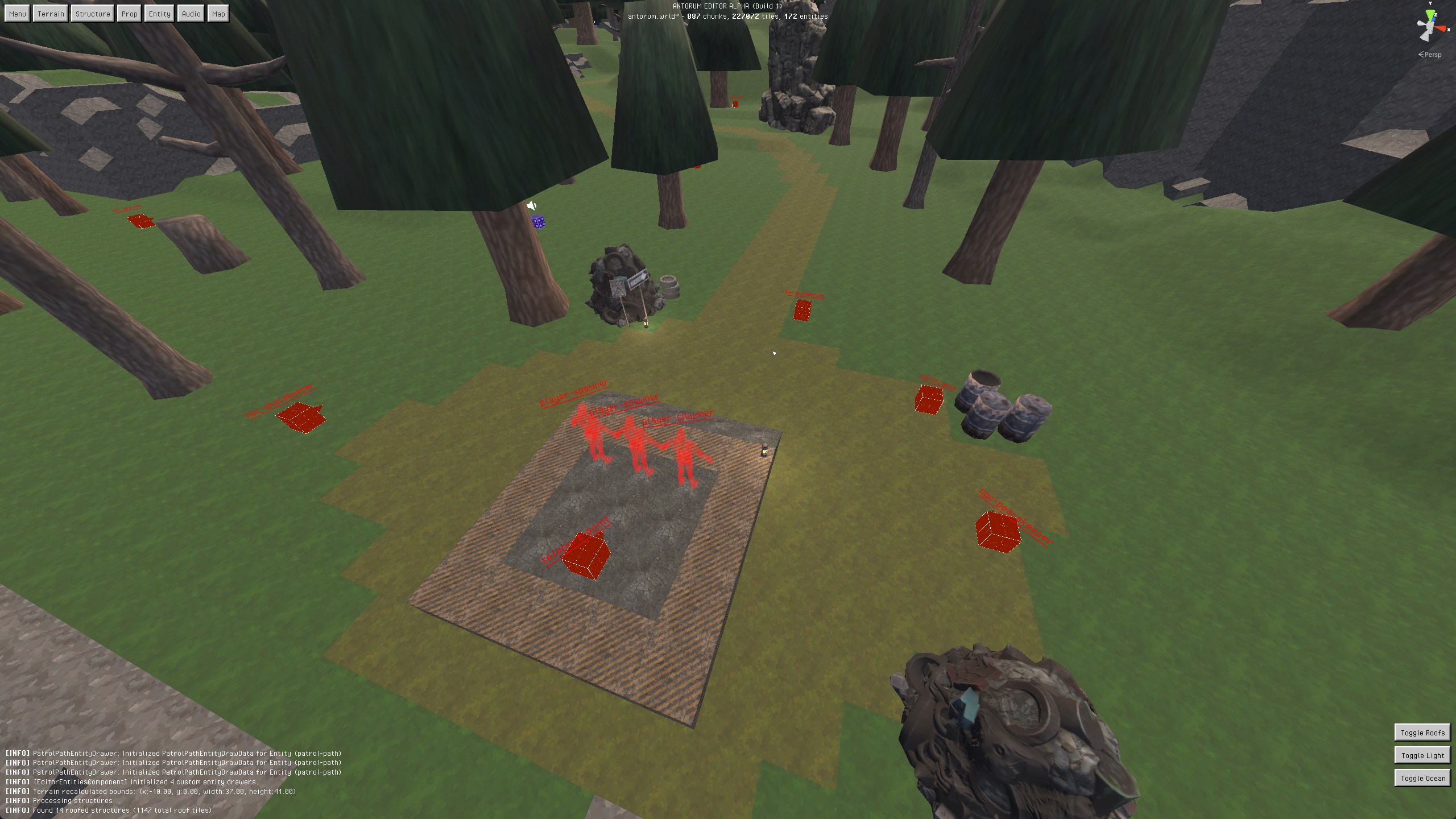Show the Map panel
This screenshot has width=1456, height=819.
pyautogui.click(x=218, y=14)
